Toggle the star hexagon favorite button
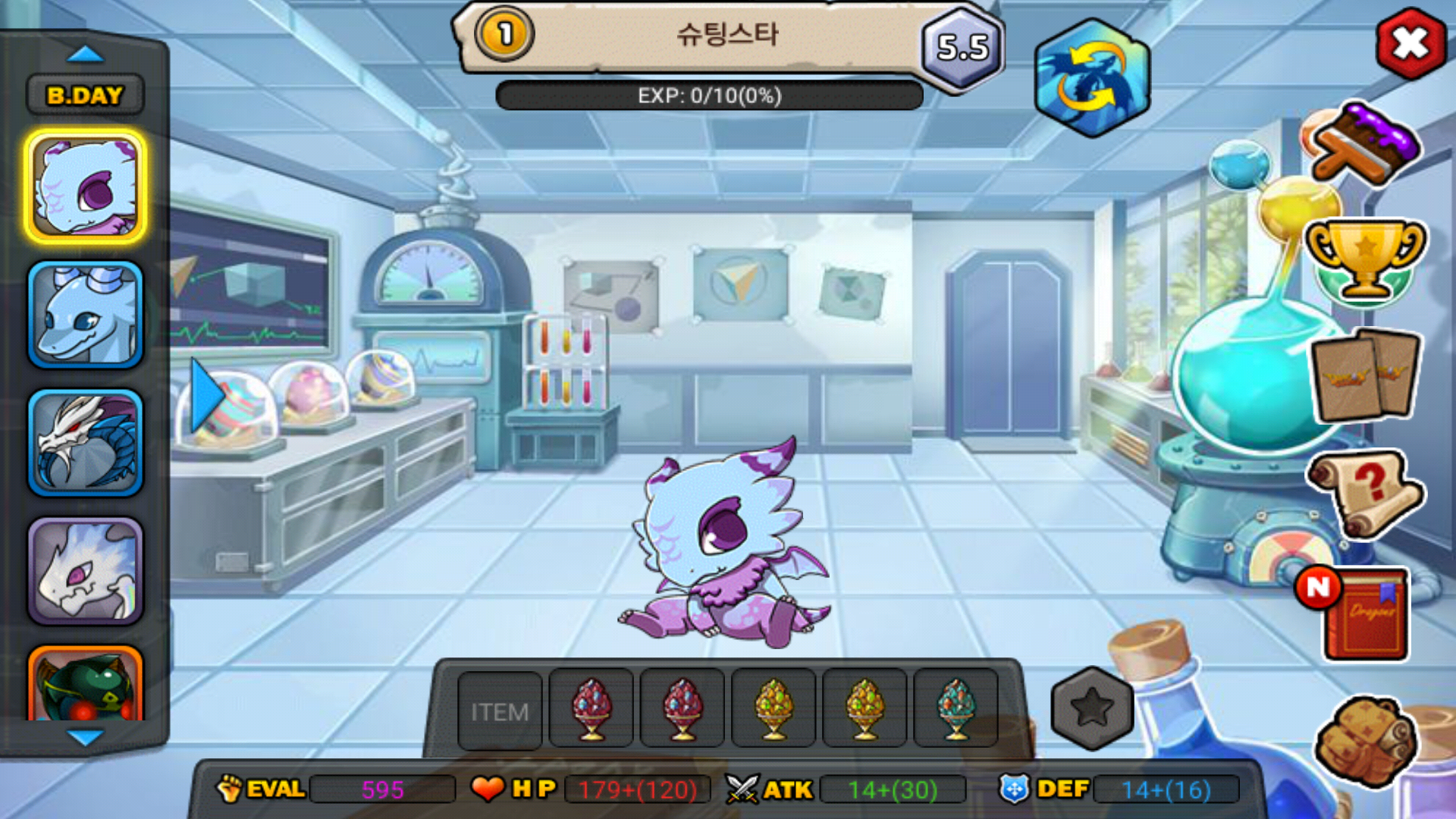 coord(1092,708)
